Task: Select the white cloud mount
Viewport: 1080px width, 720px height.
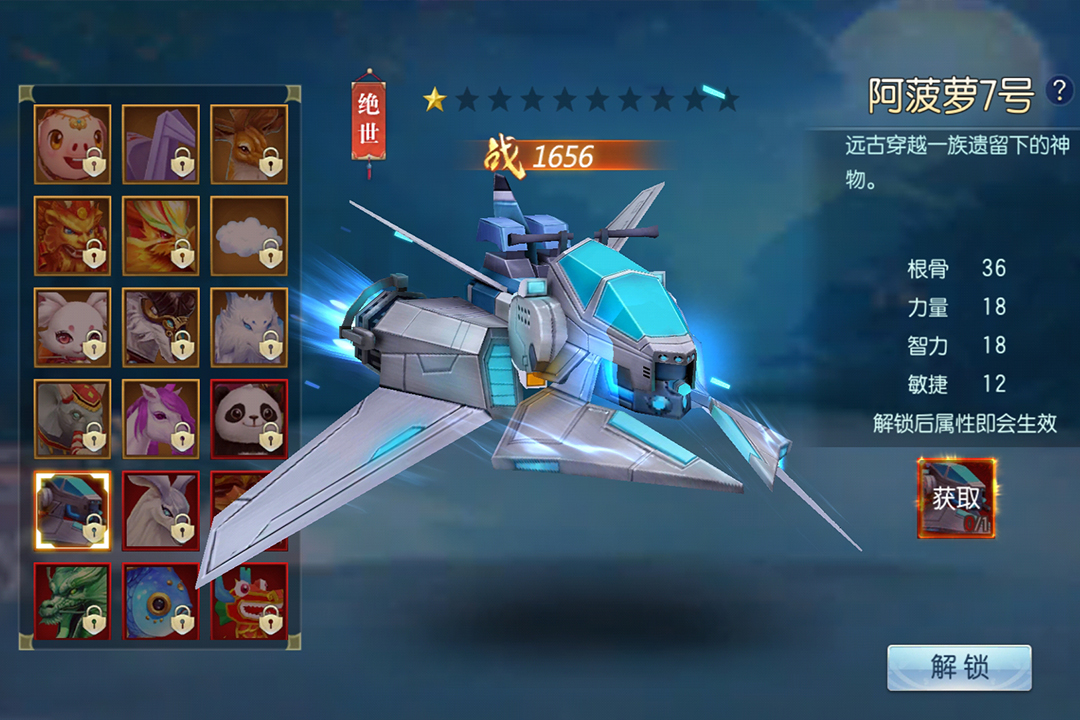Action: coord(249,235)
